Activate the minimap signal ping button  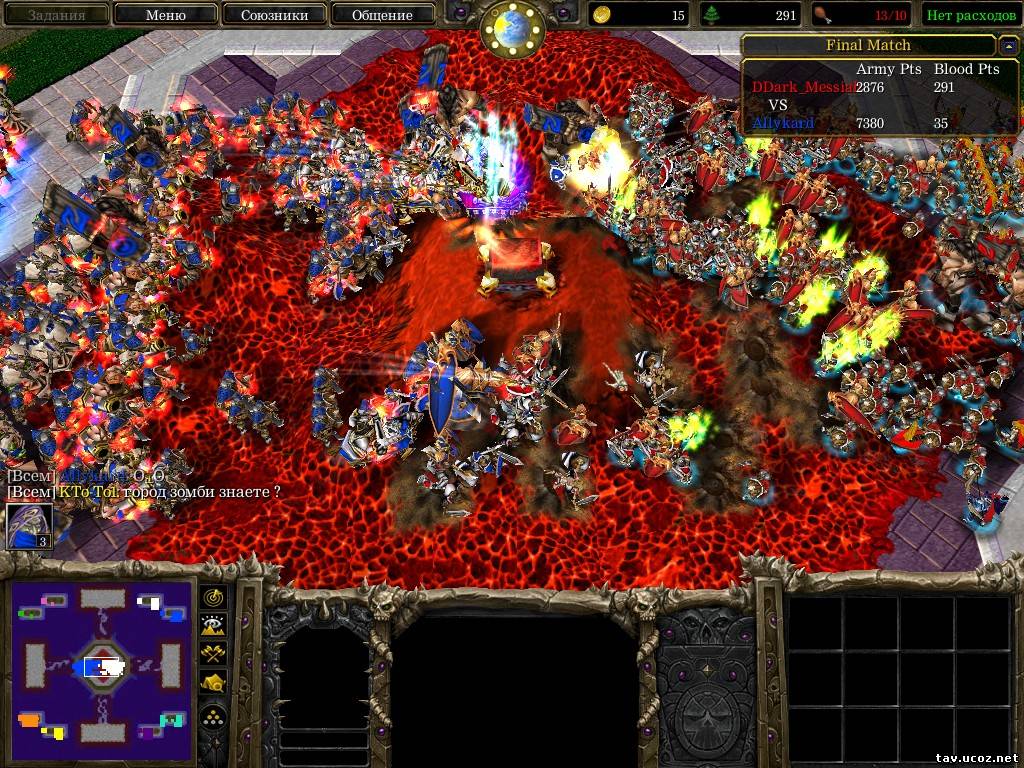pyautogui.click(x=213, y=597)
